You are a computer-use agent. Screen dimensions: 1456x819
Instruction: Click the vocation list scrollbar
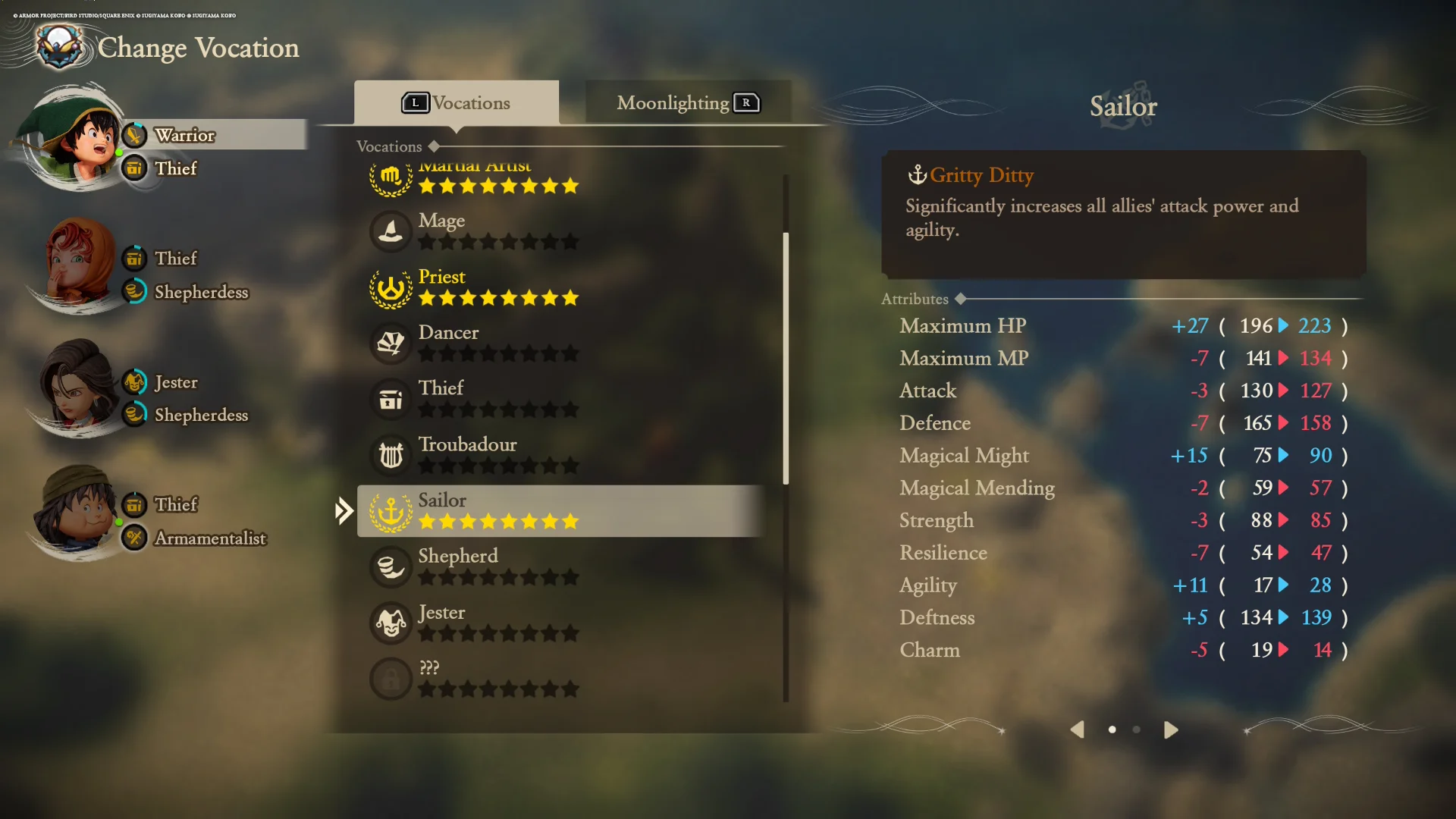pyautogui.click(x=786, y=358)
